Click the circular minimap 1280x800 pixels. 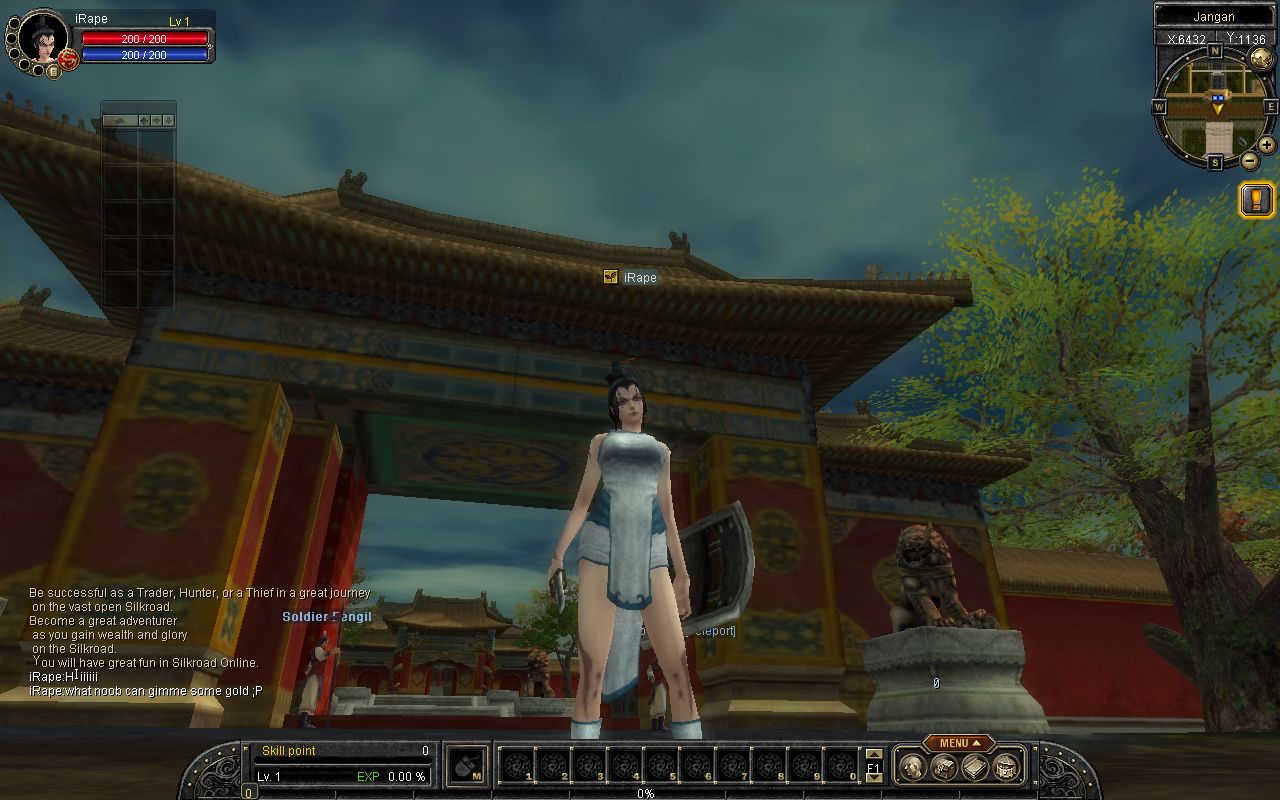1215,105
